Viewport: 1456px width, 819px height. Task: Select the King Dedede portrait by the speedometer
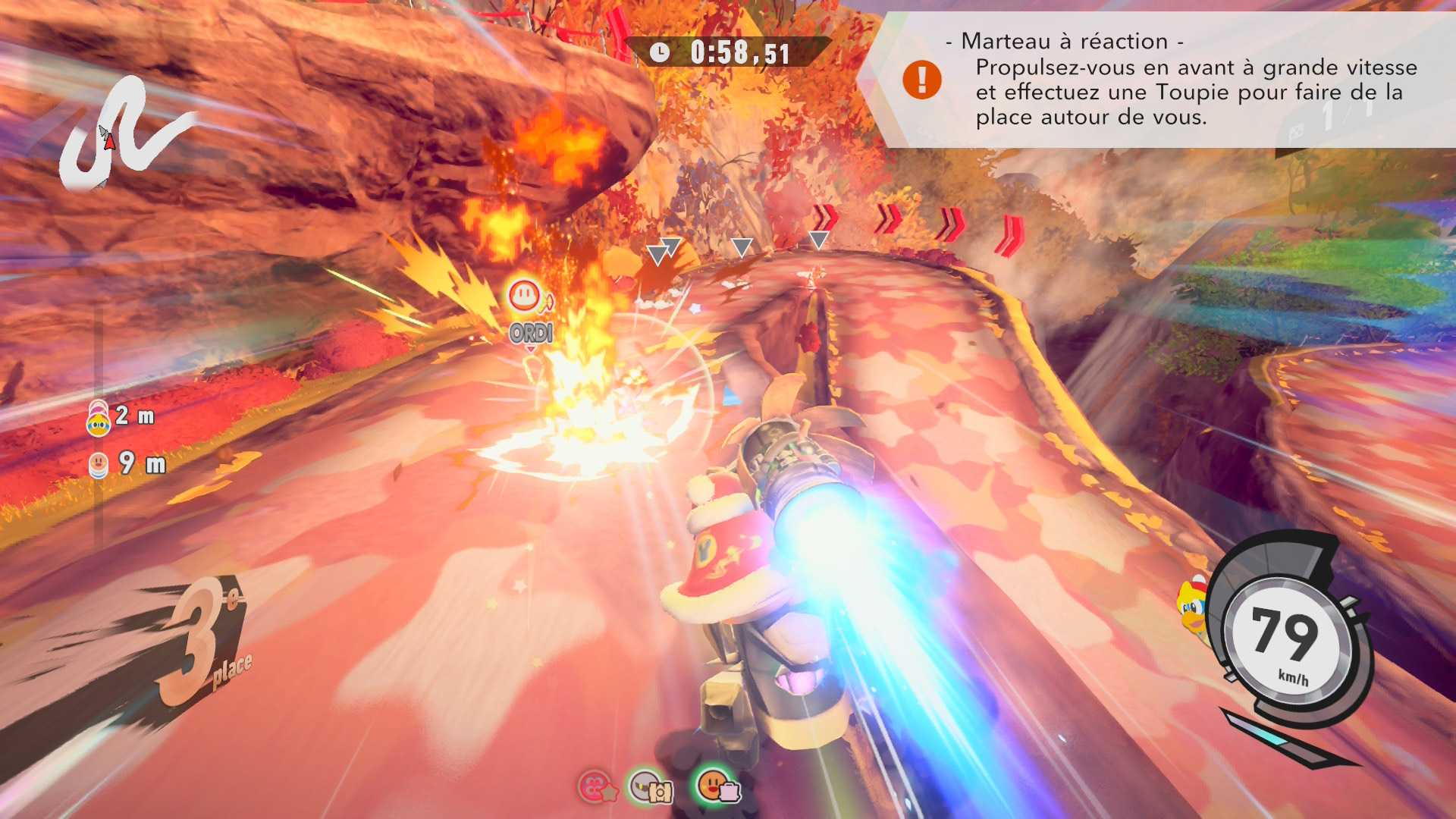tap(1193, 608)
